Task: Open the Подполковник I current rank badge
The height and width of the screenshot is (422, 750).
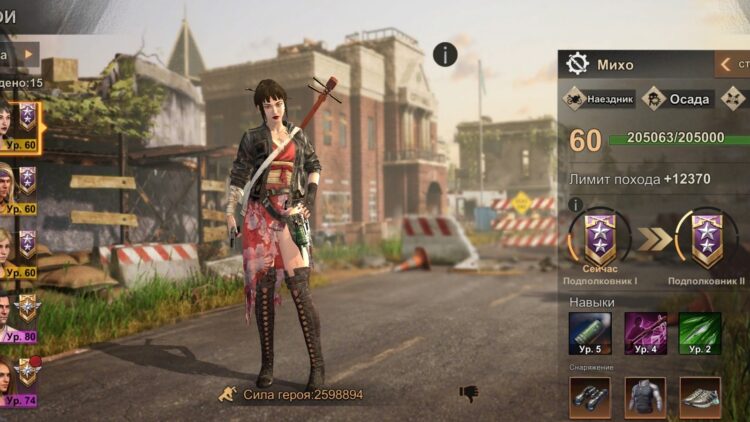Action: pos(600,240)
